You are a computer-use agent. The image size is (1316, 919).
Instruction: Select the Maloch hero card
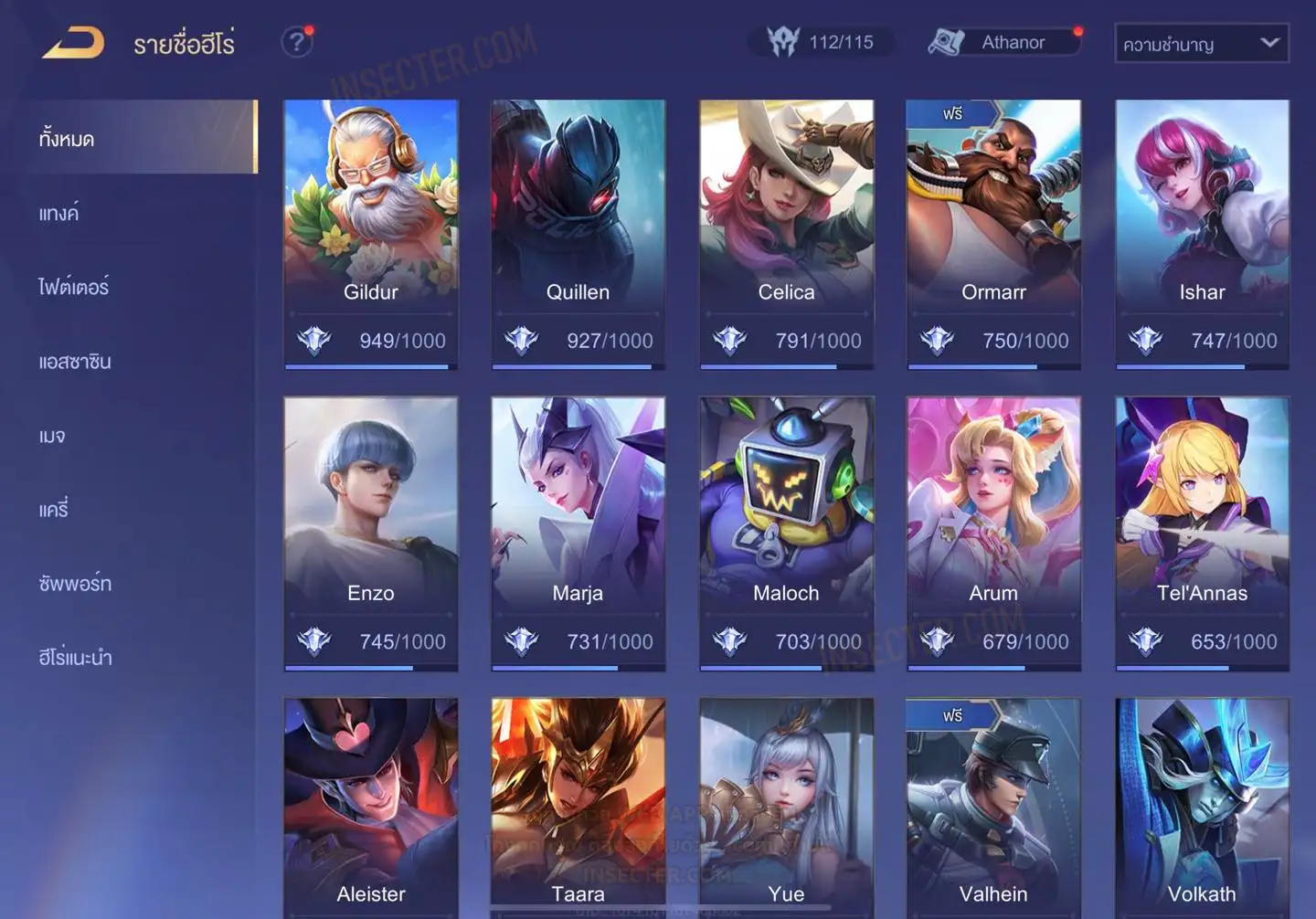point(786,533)
